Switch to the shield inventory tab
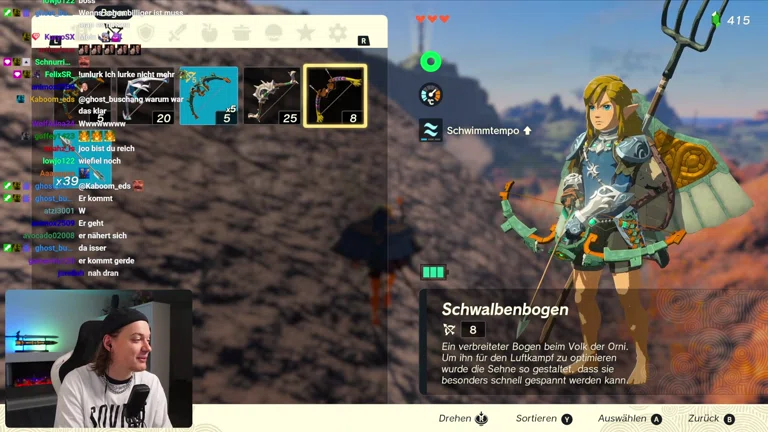 click(x=146, y=33)
